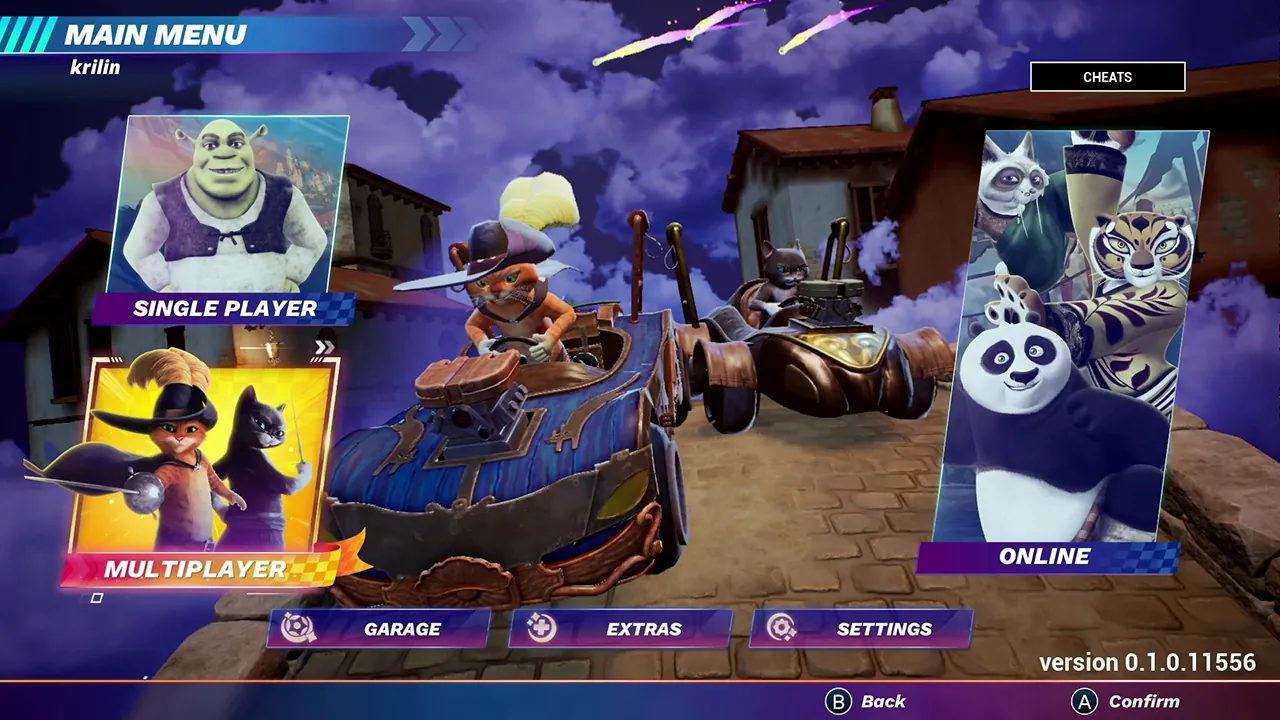Click the Extras plus-badge icon

tap(543, 629)
